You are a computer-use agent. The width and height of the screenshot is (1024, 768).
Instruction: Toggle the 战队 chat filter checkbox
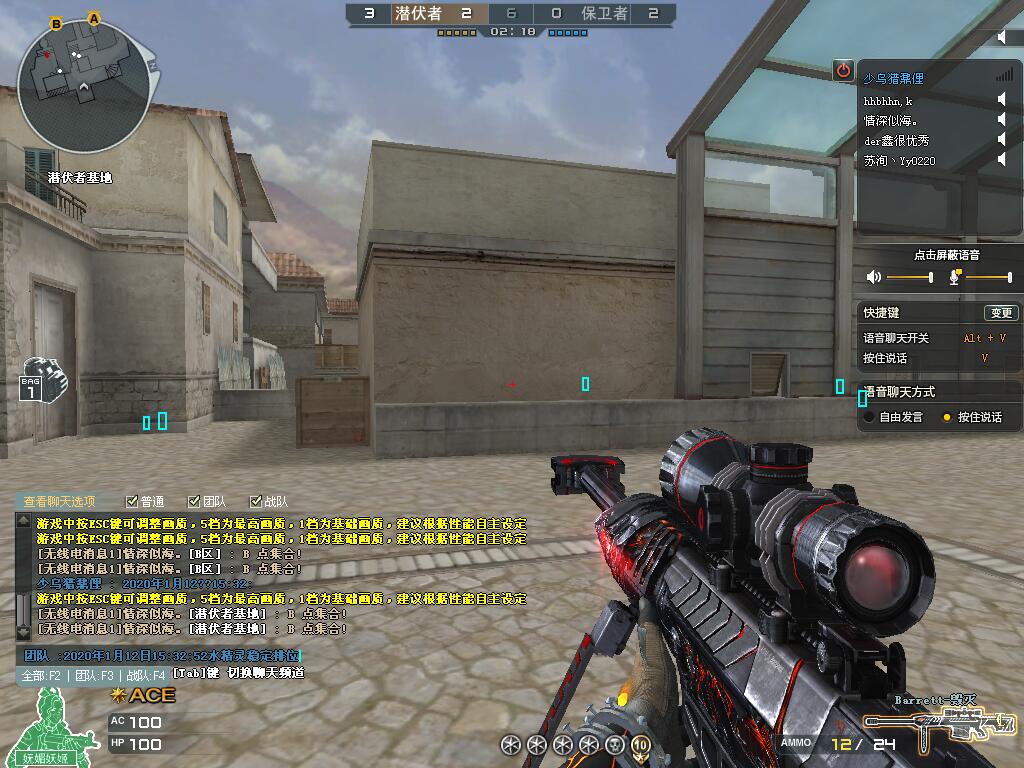coord(255,501)
